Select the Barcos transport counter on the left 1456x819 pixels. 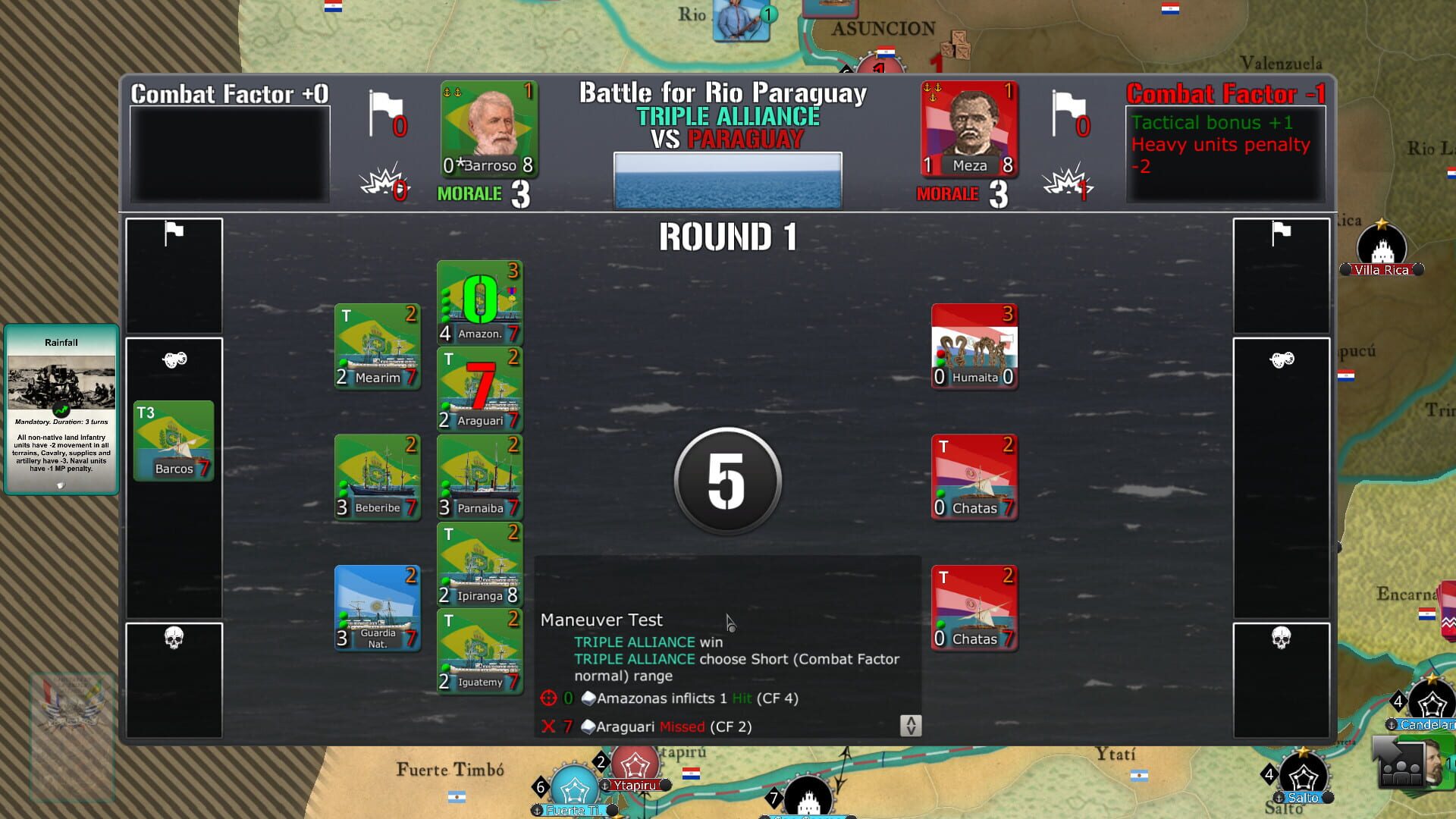173,440
